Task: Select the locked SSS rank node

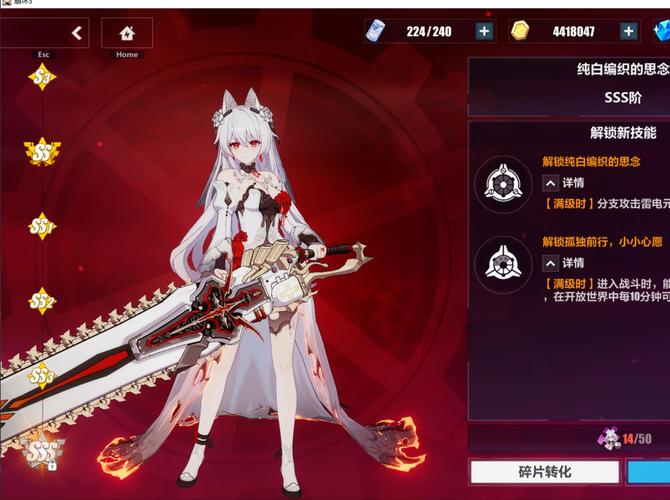Action: [x=42, y=450]
